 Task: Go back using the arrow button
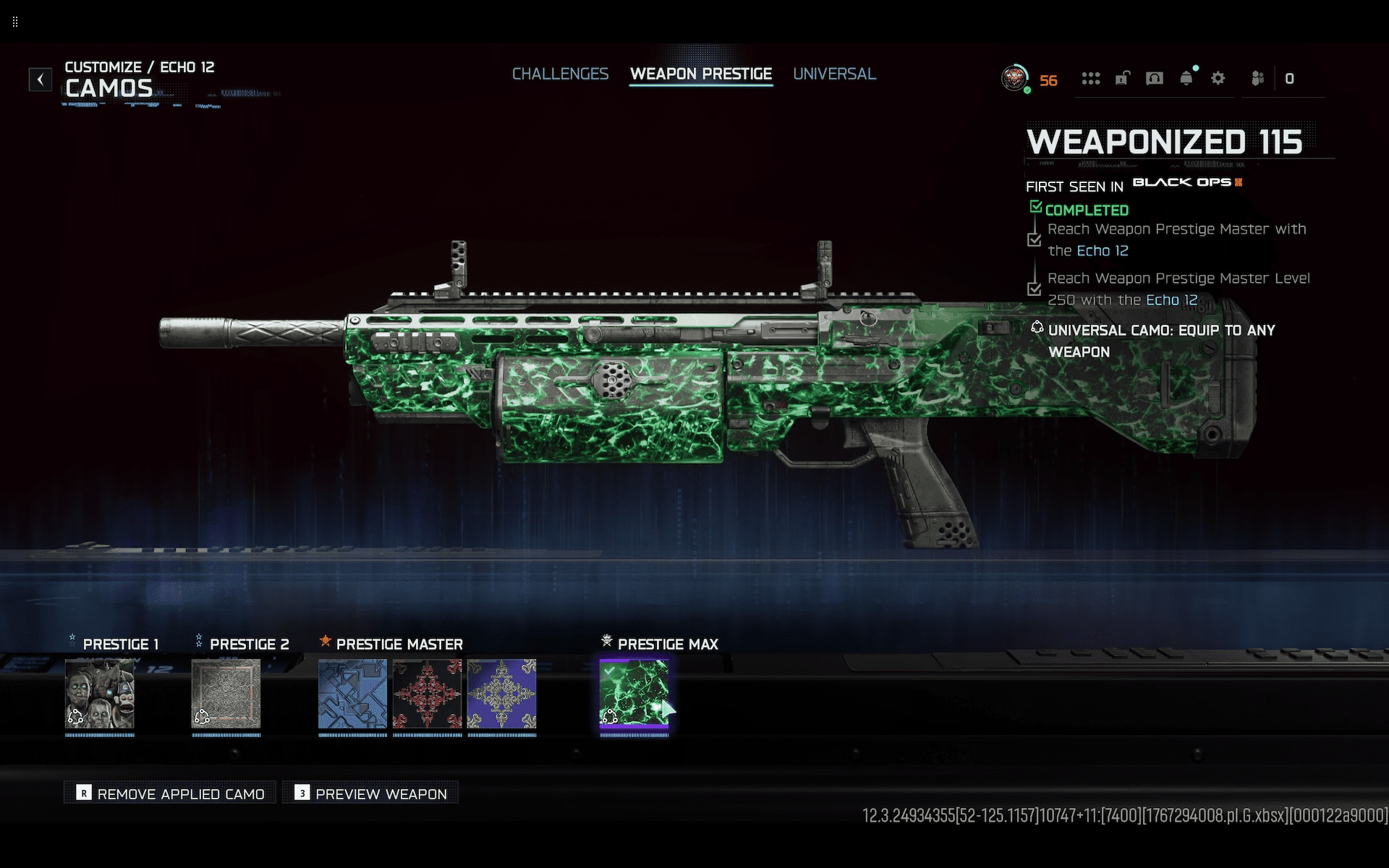tap(41, 79)
